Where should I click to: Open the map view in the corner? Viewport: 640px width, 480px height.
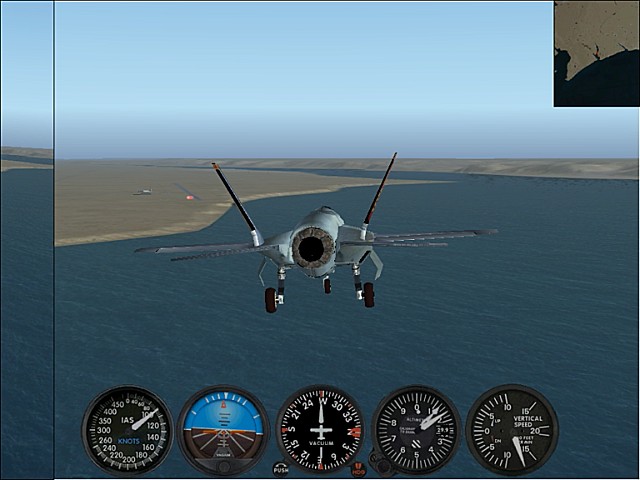(x=596, y=53)
